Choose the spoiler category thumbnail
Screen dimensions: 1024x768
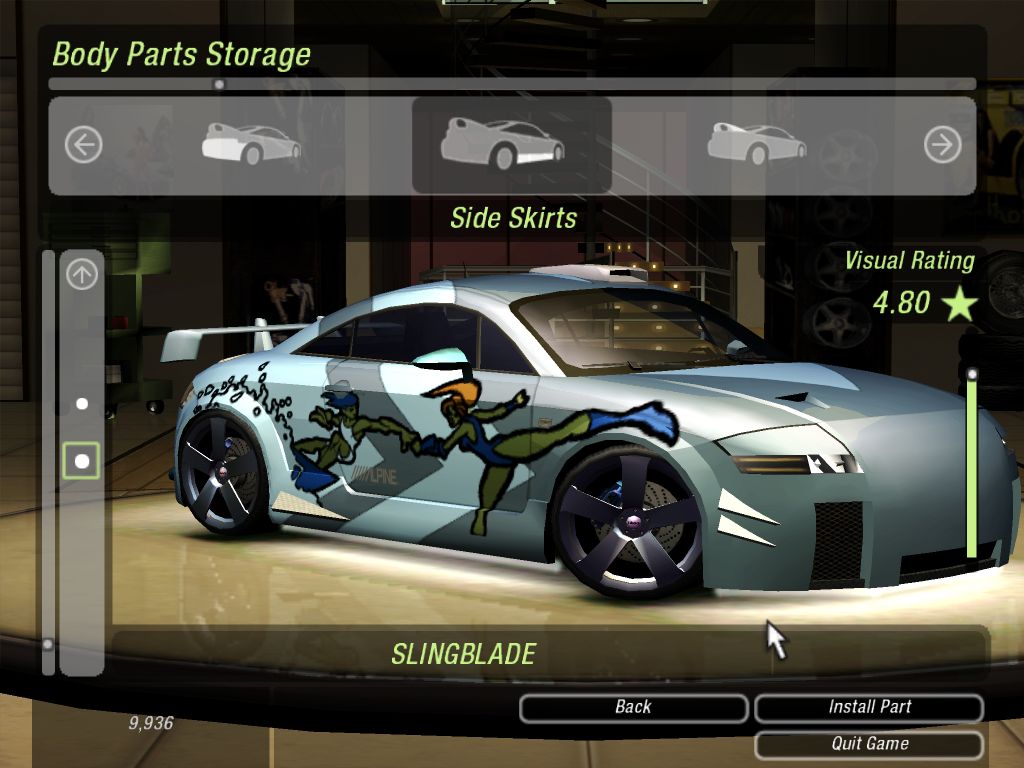[757, 144]
